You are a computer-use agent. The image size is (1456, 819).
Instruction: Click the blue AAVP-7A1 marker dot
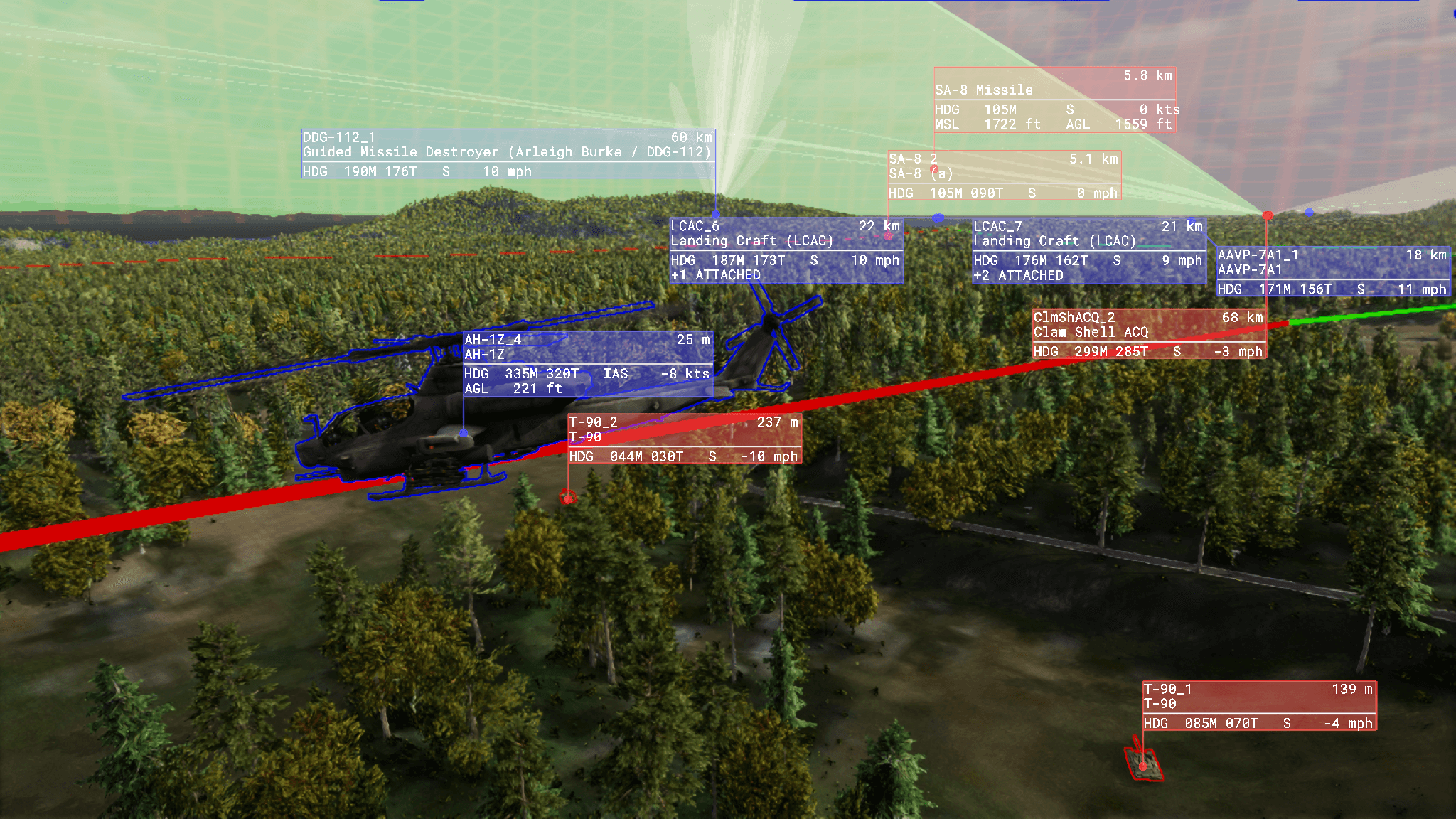[1308, 210]
